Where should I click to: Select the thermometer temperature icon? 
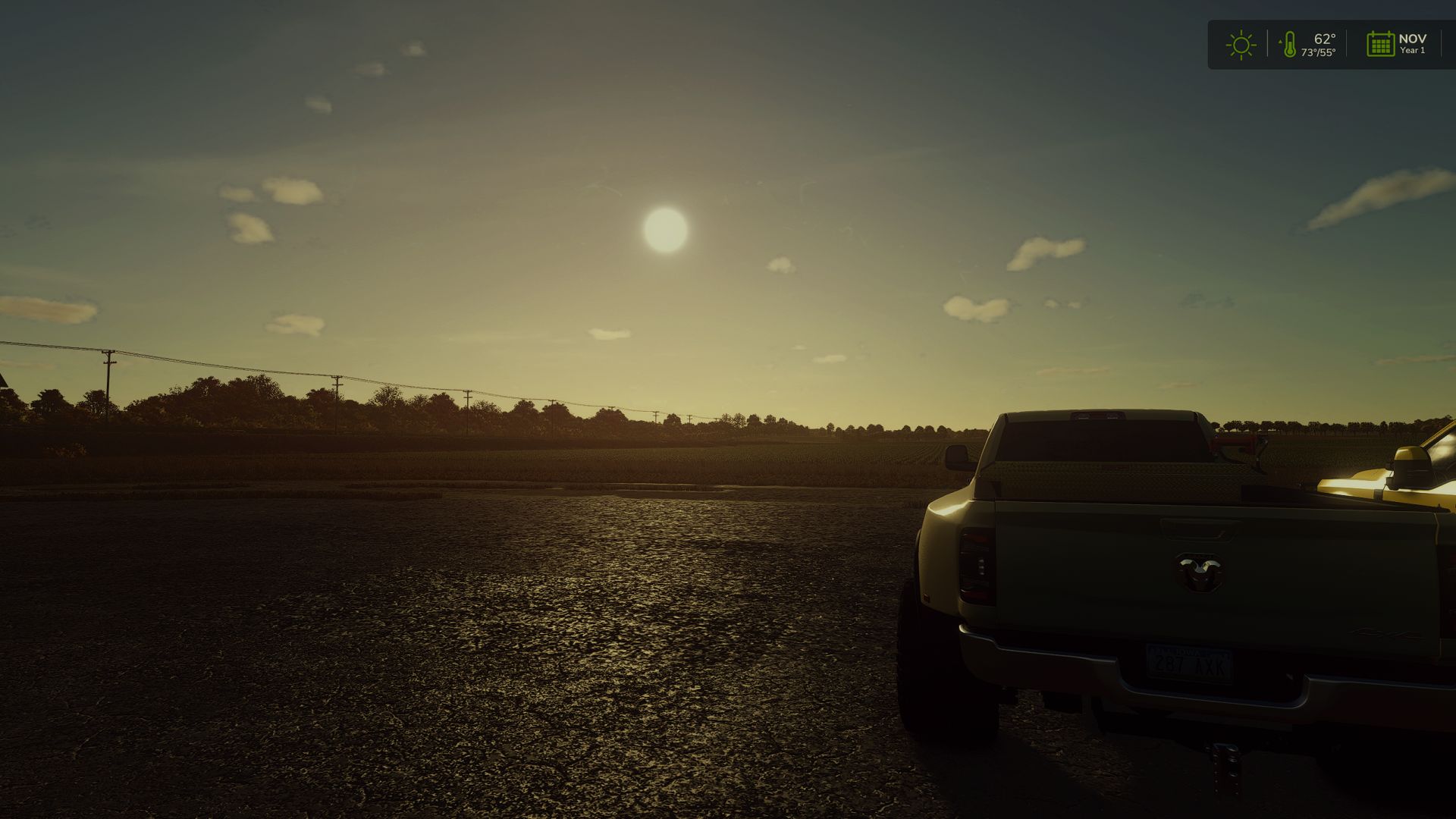click(x=1288, y=45)
